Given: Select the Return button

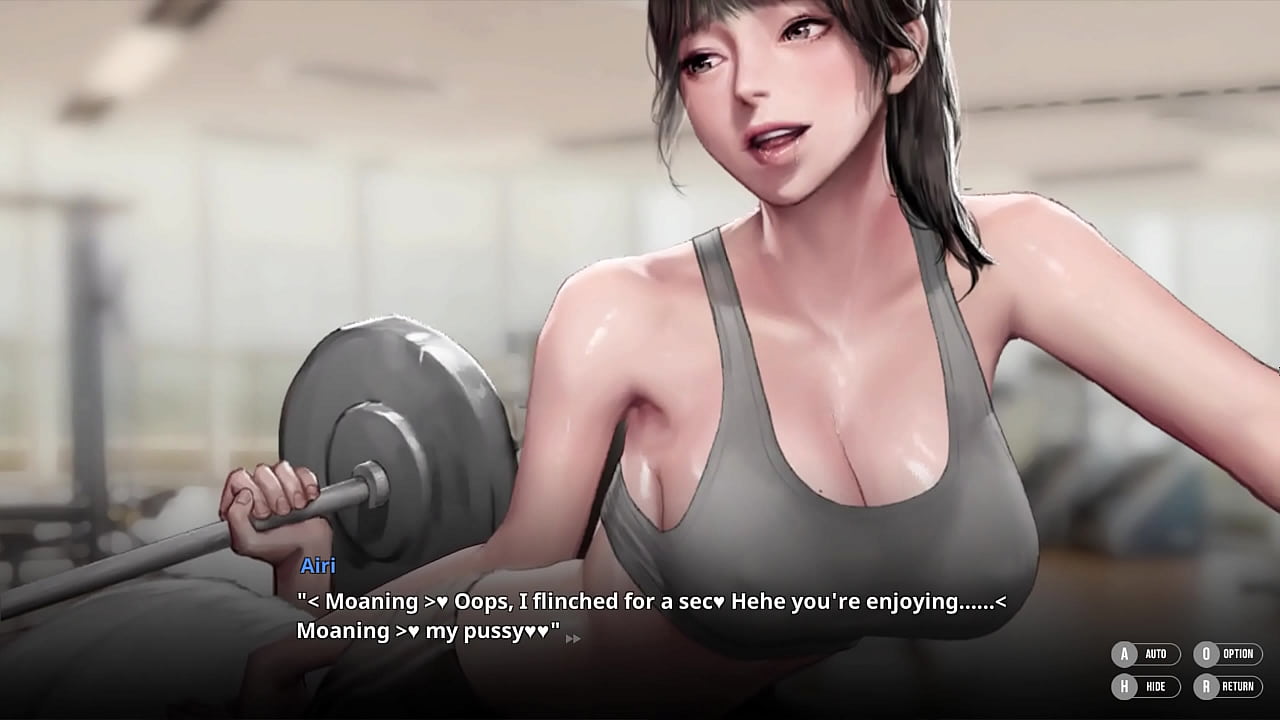Looking at the screenshot, I should [x=1227, y=686].
